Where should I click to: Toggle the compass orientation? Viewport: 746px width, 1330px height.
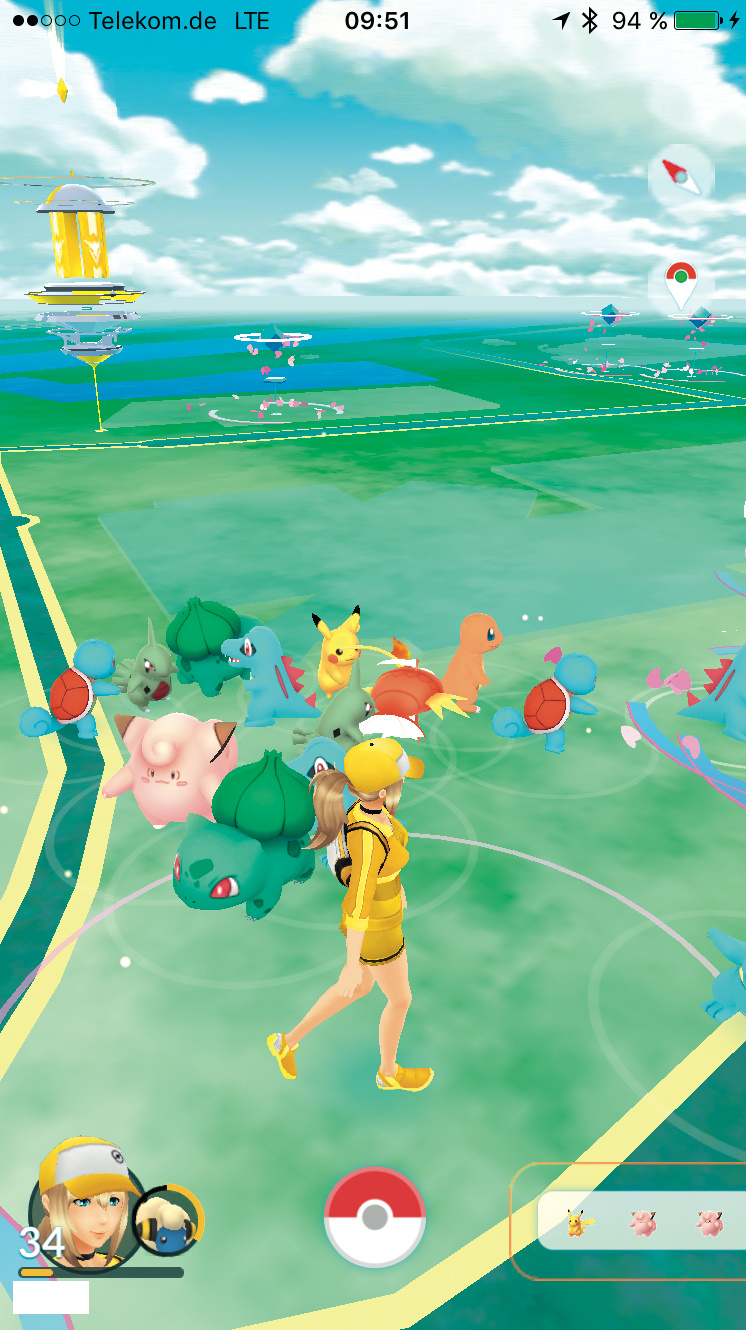680,177
